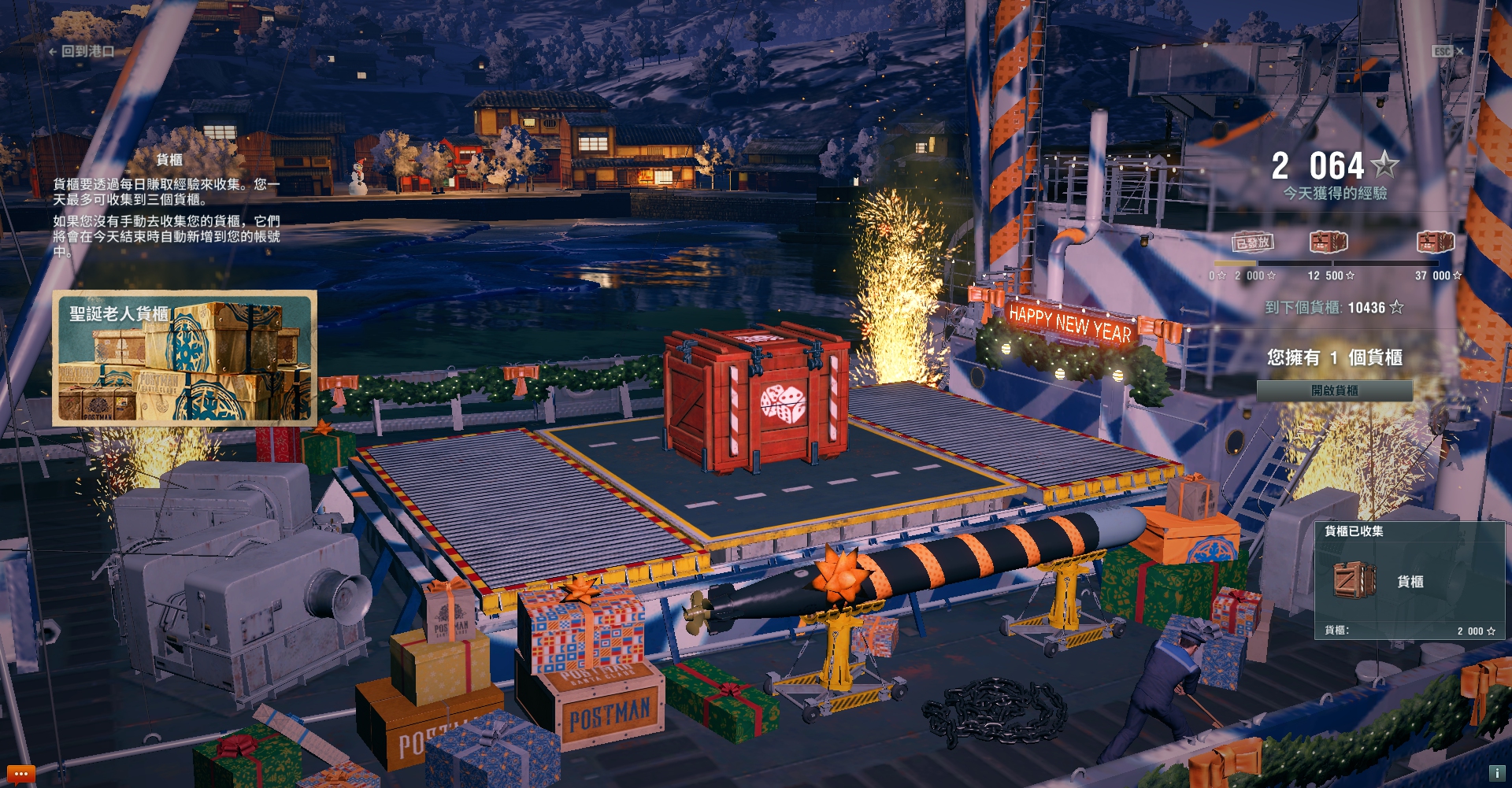Click the collected 貨櫃 crate in 貨櫃已收集 panel

1354,580
